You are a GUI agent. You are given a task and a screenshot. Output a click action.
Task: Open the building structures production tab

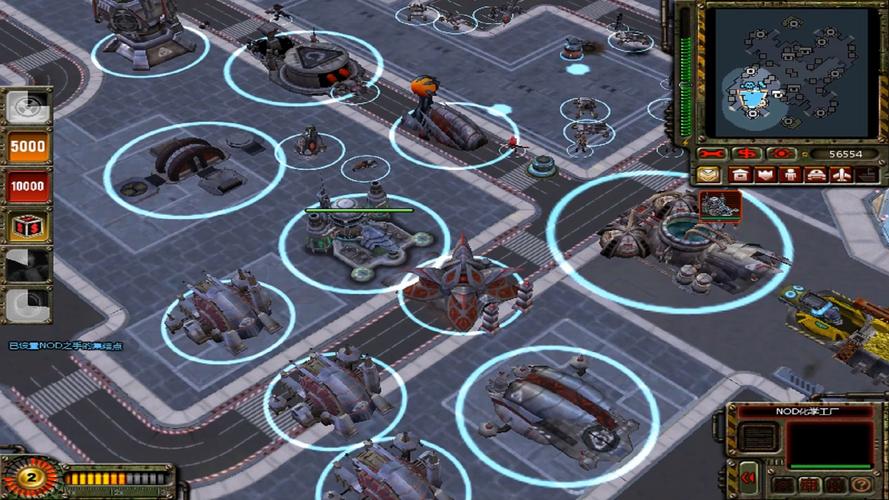point(740,175)
